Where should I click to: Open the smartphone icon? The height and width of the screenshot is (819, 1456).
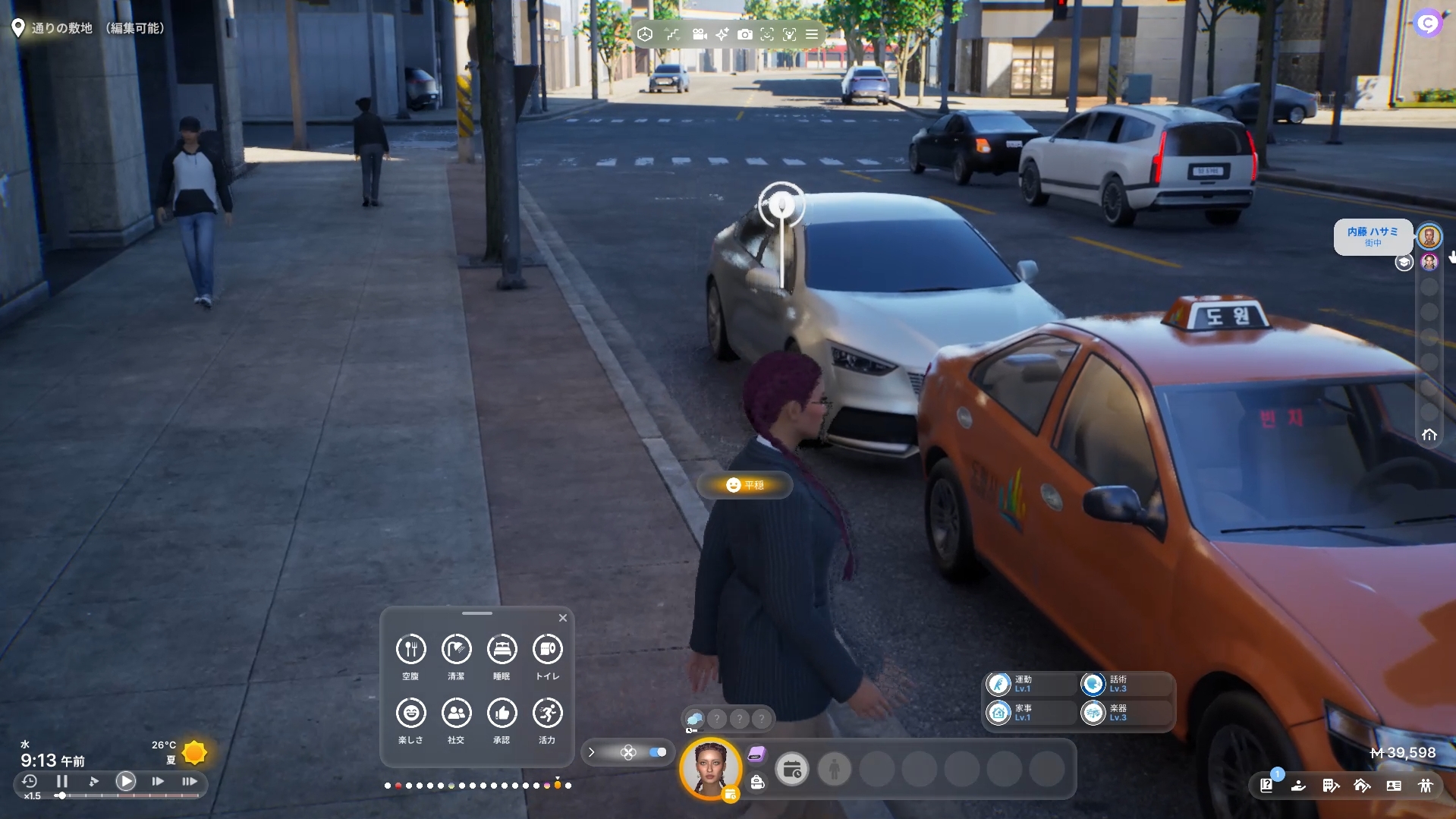[757, 754]
